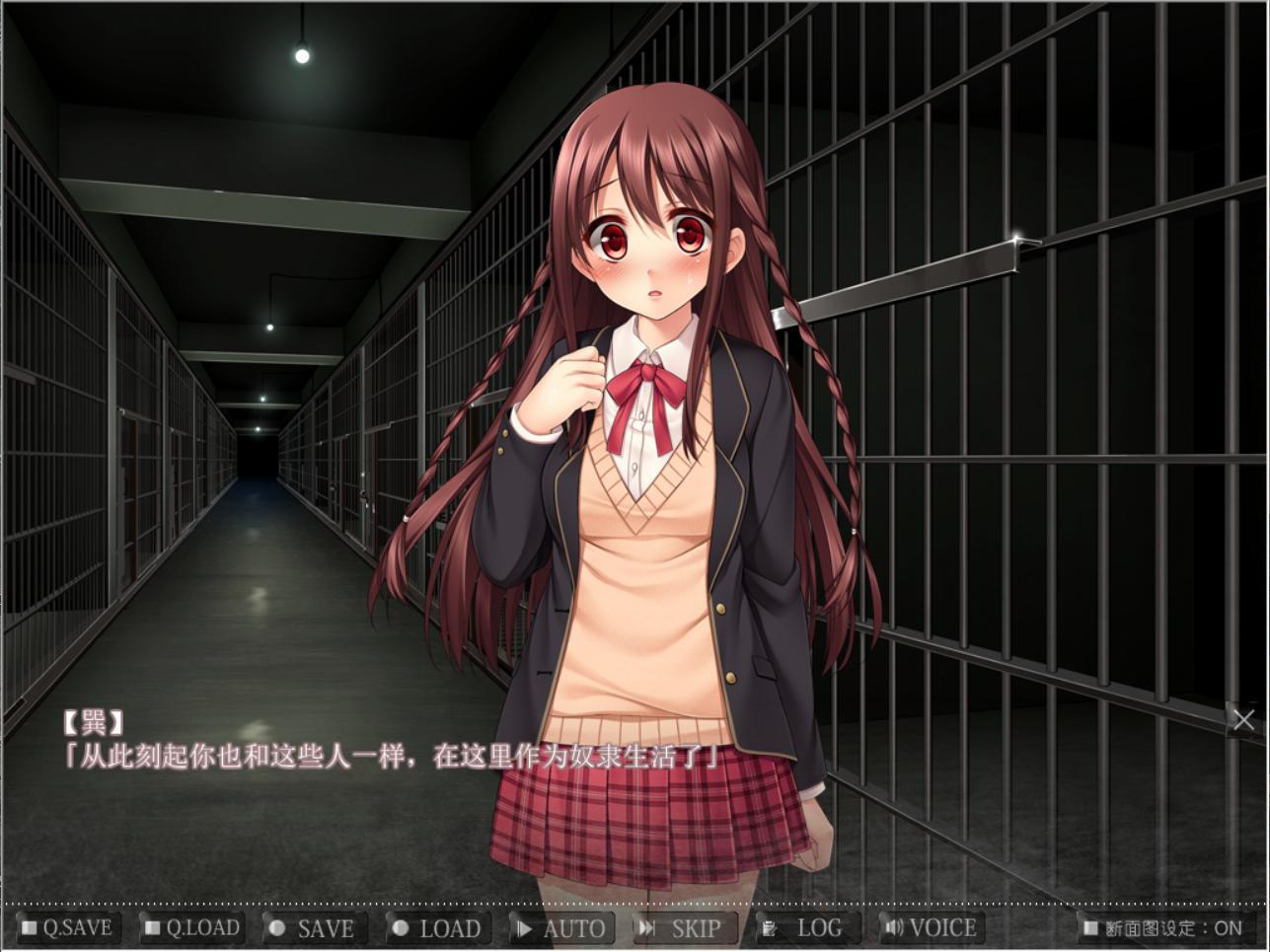Viewport: 1270px width, 952px height.
Task: Click the speaker icon on the VOICE button
Action: coord(894,927)
